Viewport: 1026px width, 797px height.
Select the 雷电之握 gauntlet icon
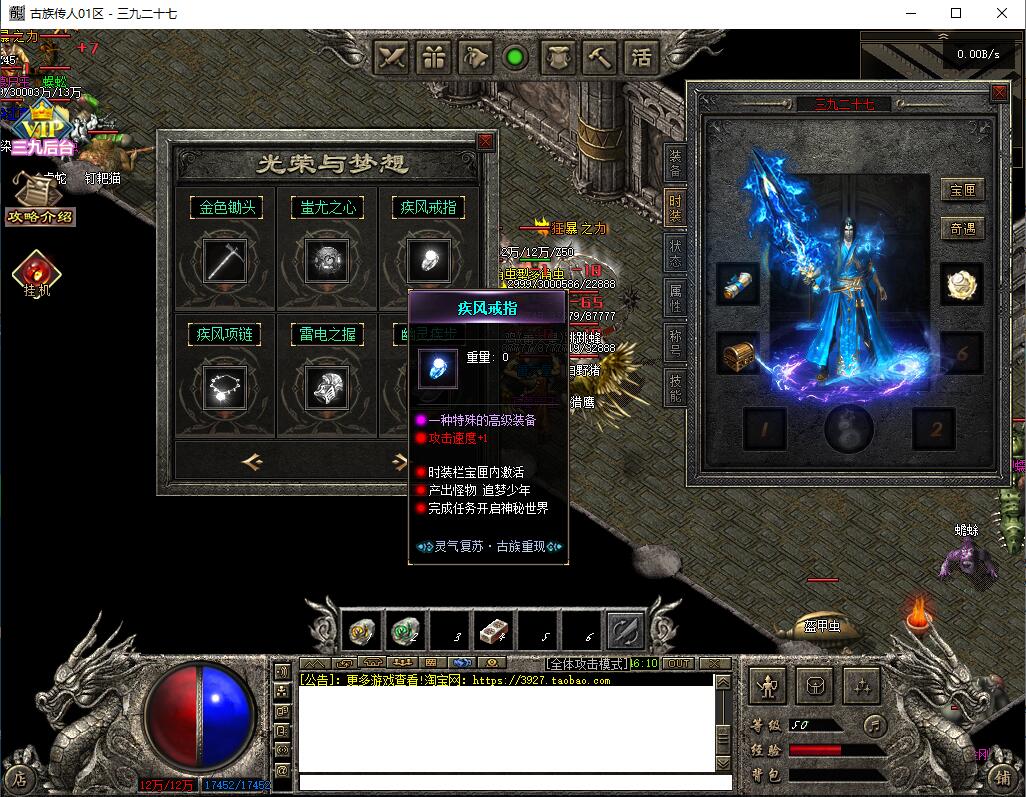(327, 385)
